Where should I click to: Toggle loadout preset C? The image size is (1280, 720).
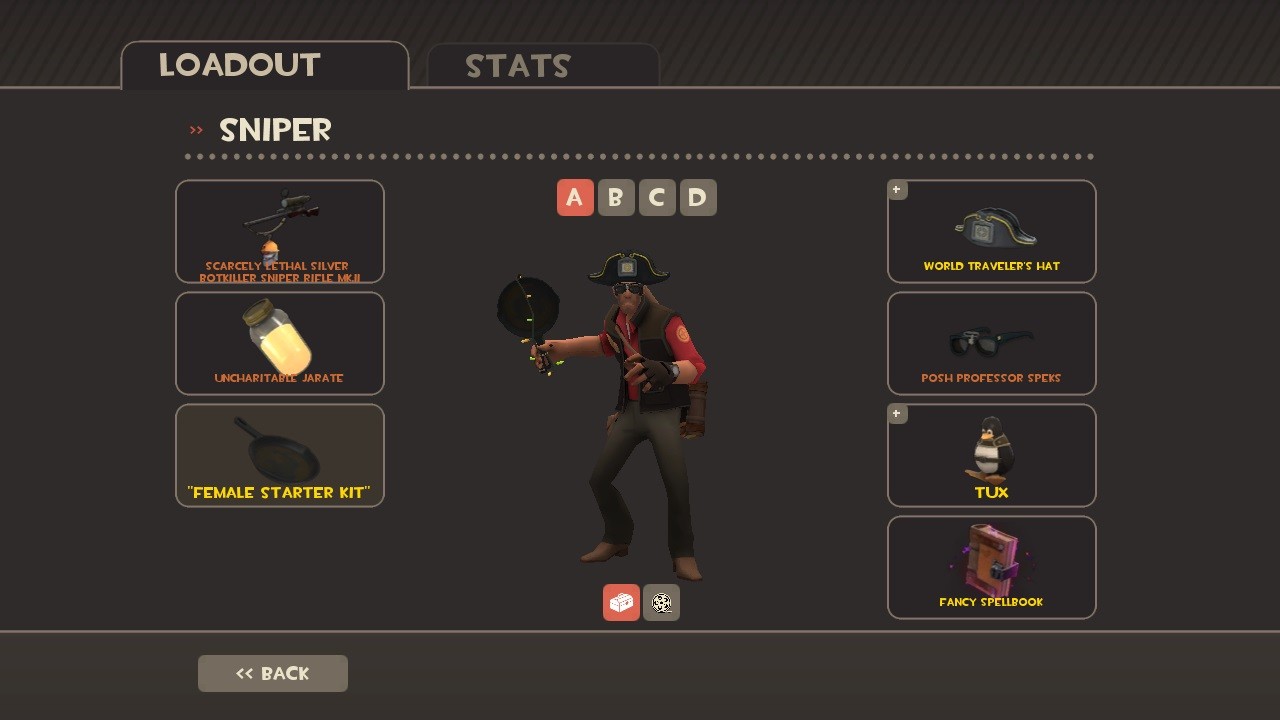pyautogui.click(x=657, y=197)
